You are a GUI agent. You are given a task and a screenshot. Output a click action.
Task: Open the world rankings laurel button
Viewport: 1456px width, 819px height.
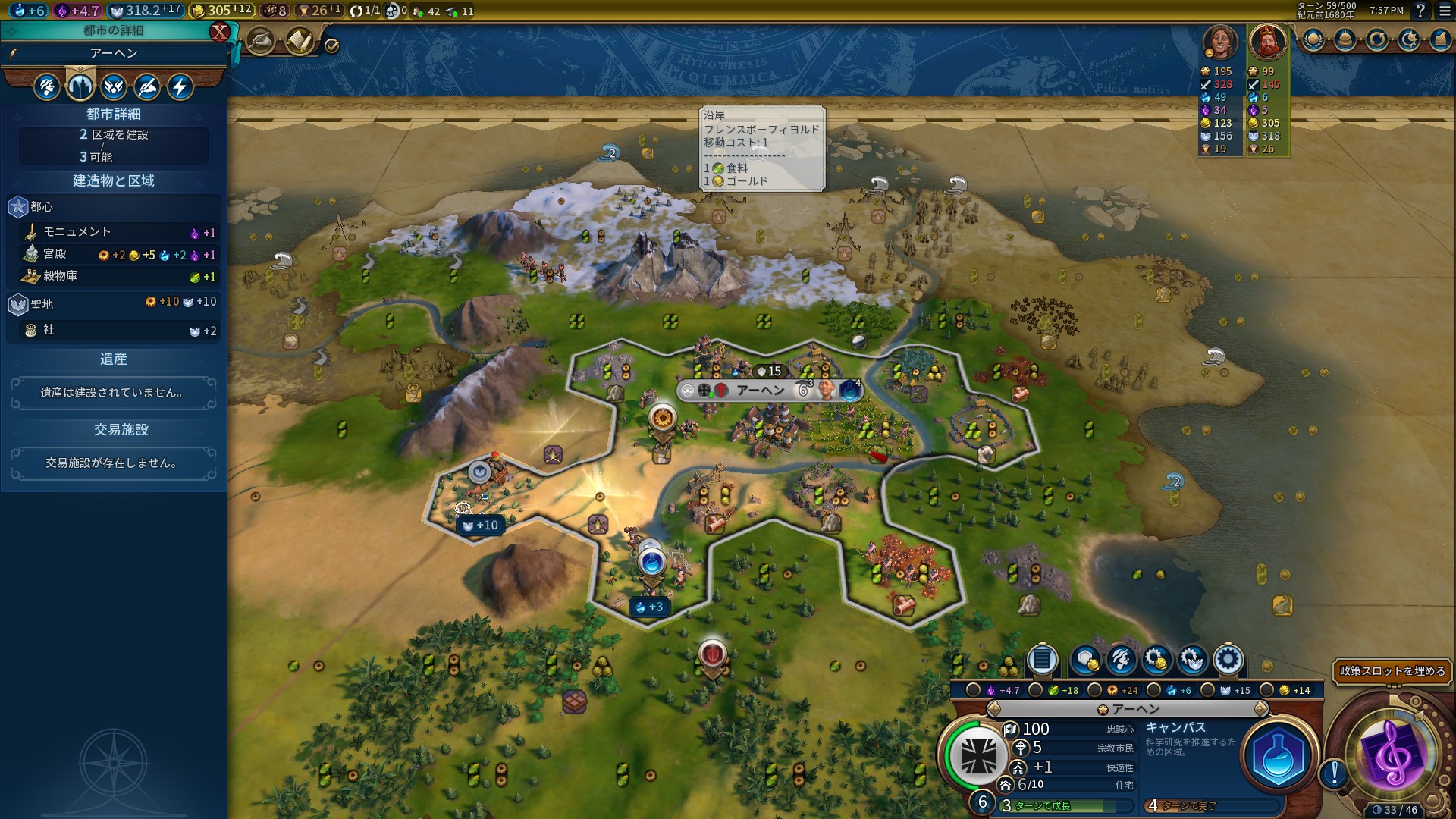pos(1313,40)
